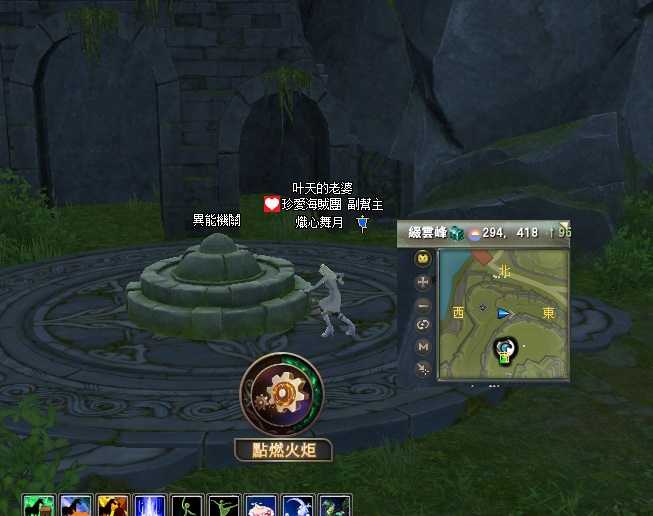This screenshot has width=653, height=516.
Task: Click the sunset weather icon on minimap header
Action: pyautogui.click(x=473, y=233)
